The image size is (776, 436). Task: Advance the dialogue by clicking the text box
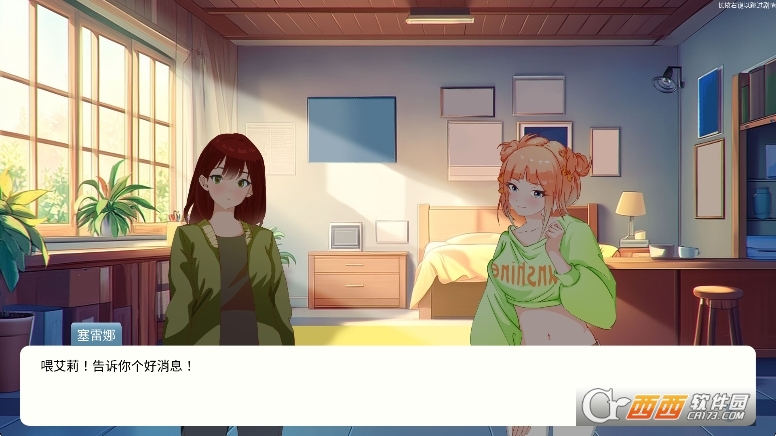[x=300, y=385]
